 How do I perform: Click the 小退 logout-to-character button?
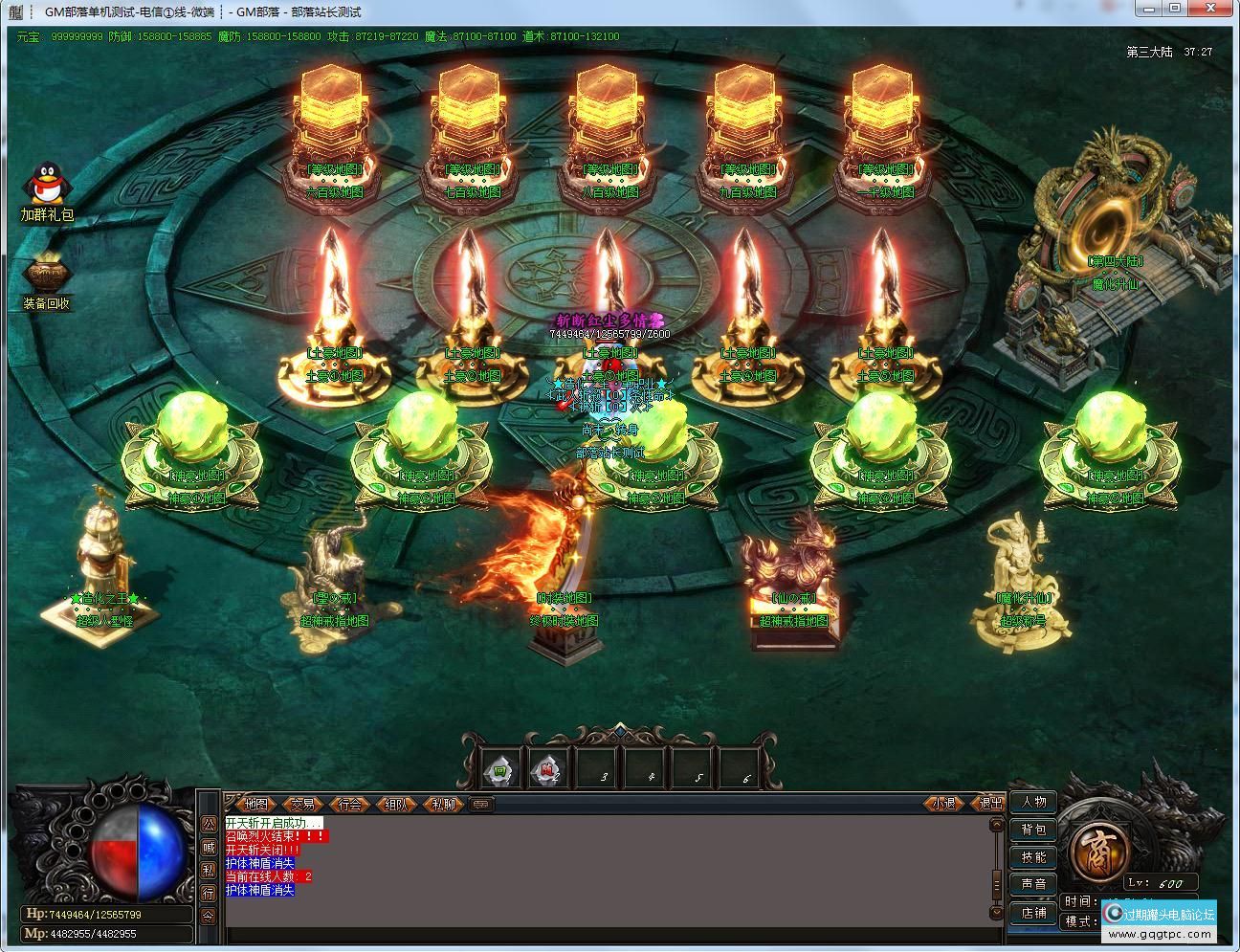pos(943,804)
